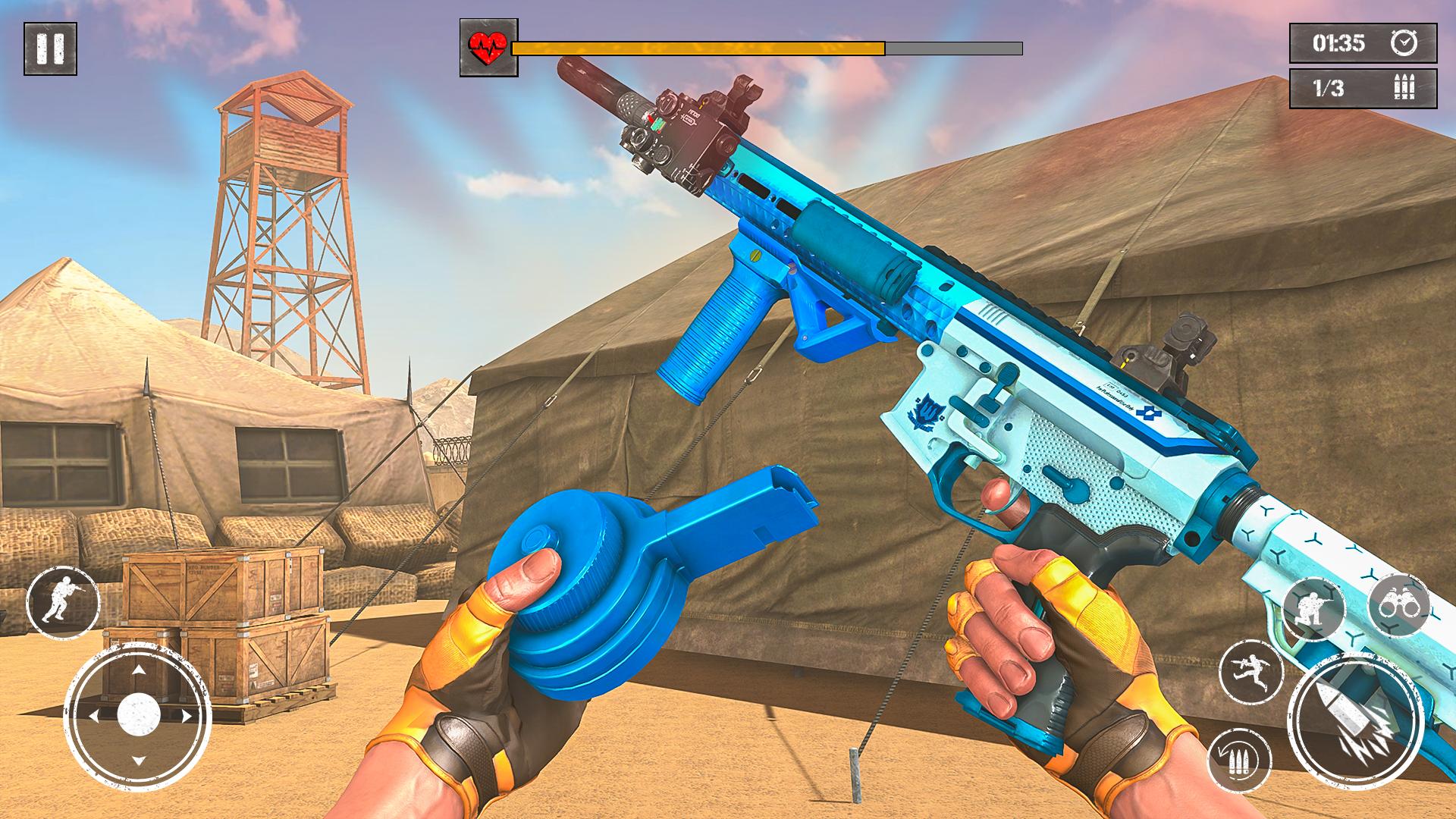Tap the jumping soldier icon
The height and width of the screenshot is (819, 1456).
(1250, 672)
